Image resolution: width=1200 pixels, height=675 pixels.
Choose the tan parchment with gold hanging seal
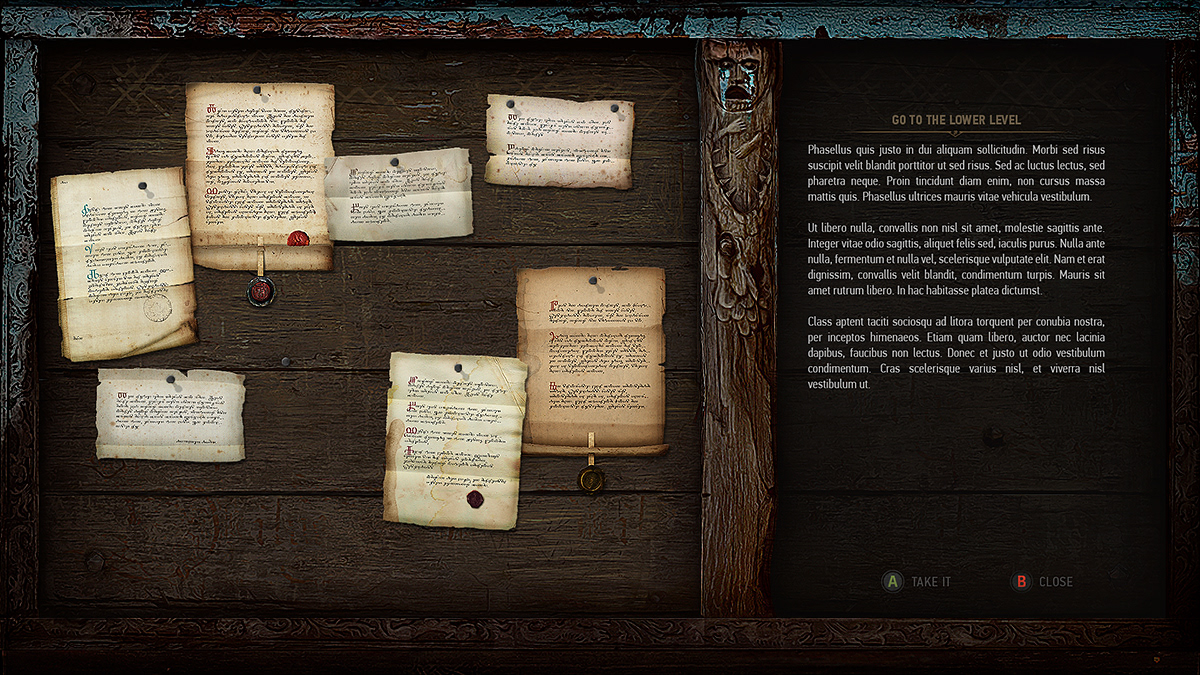coord(591,357)
